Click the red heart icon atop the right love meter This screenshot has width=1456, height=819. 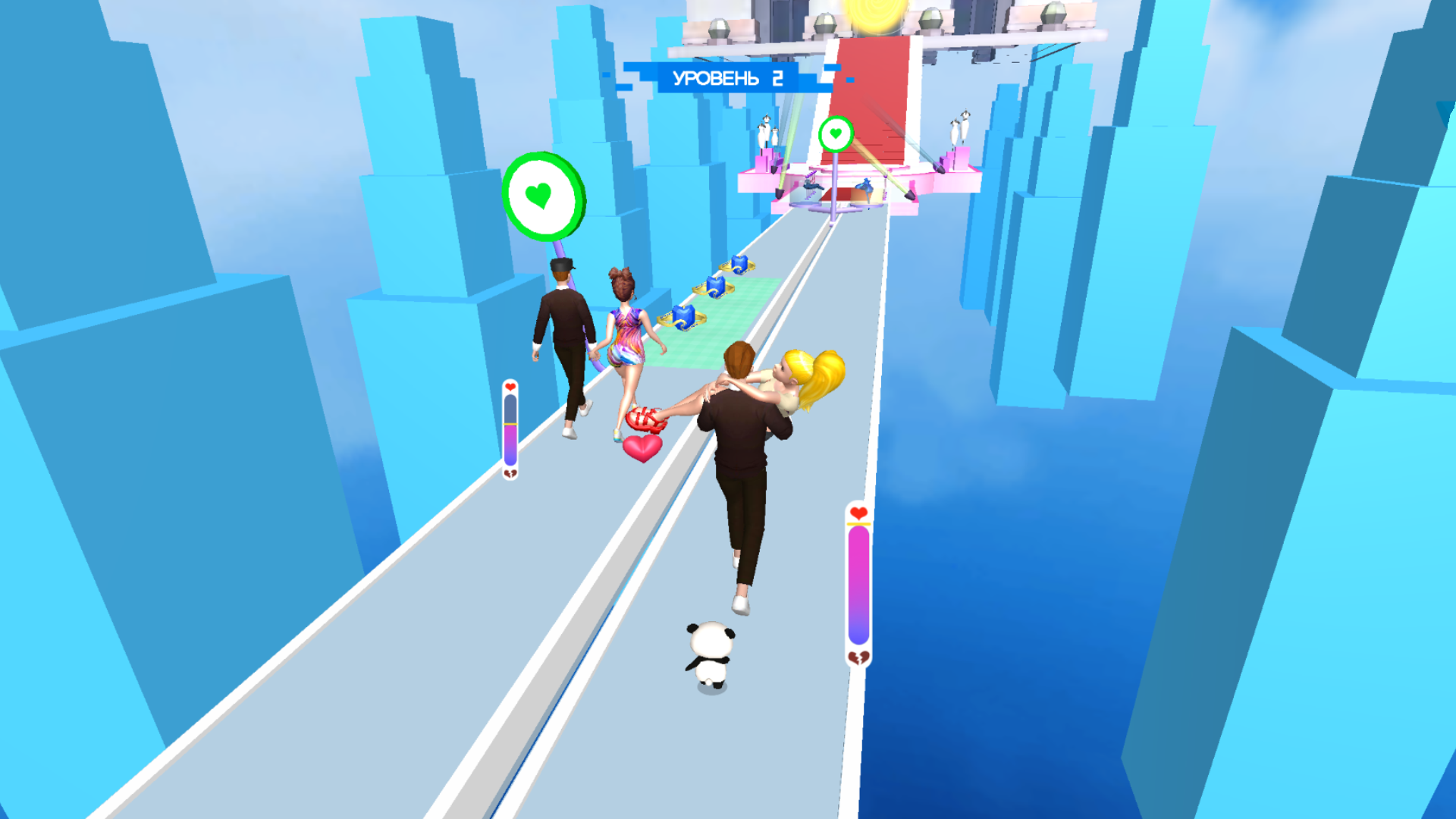[858, 513]
